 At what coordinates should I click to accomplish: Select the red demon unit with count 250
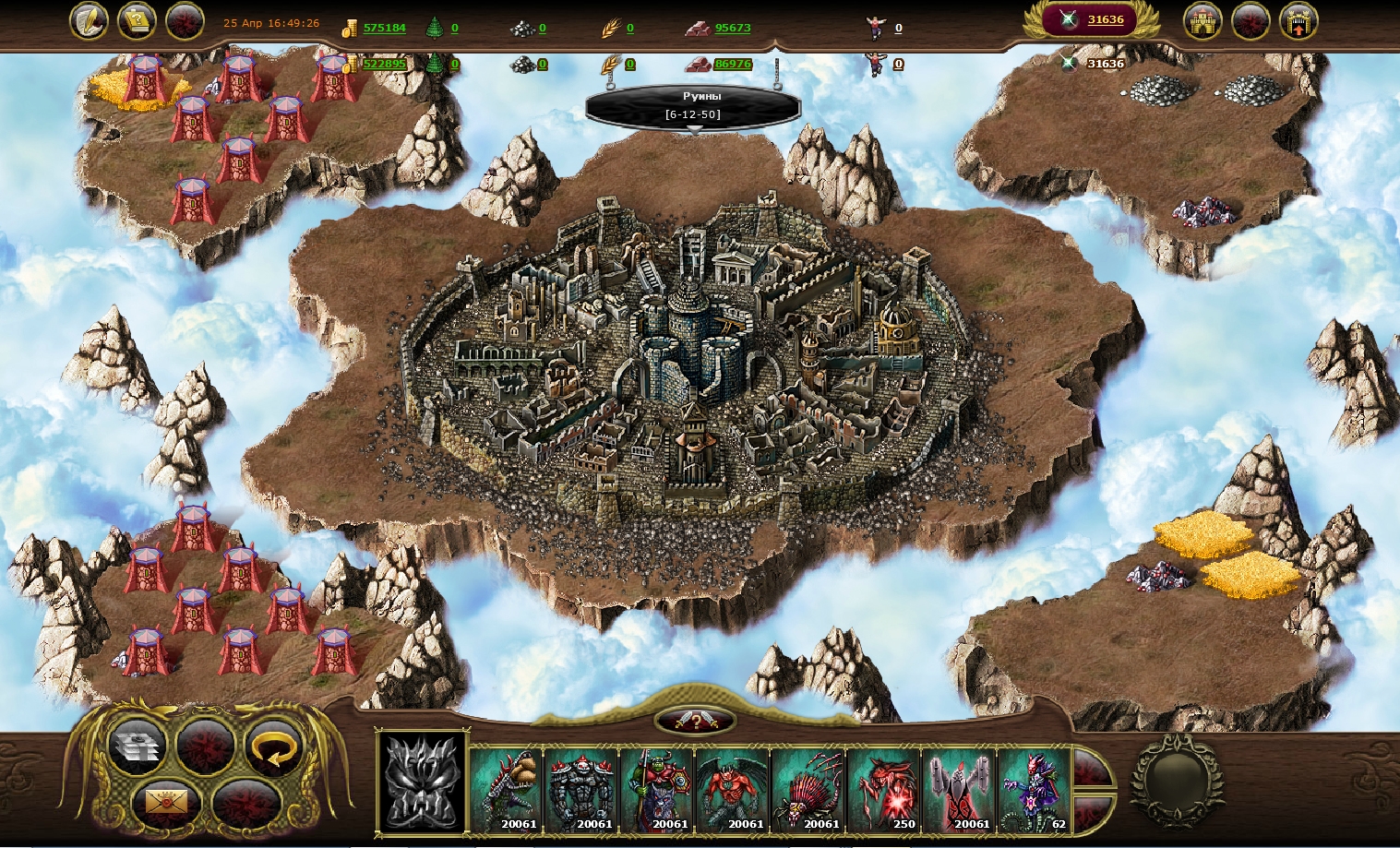[884, 789]
